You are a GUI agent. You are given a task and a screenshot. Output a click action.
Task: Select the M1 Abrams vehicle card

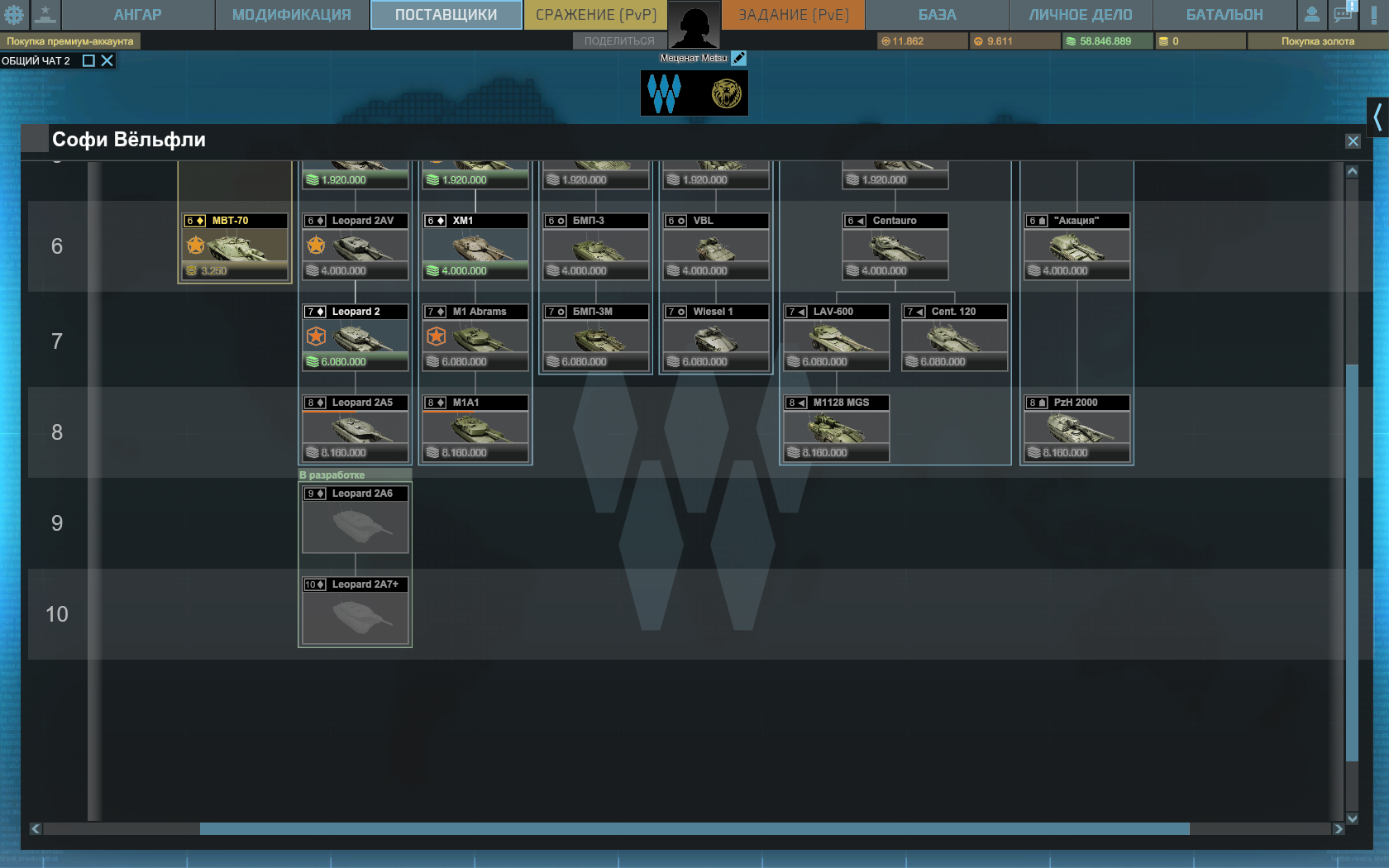click(475, 337)
